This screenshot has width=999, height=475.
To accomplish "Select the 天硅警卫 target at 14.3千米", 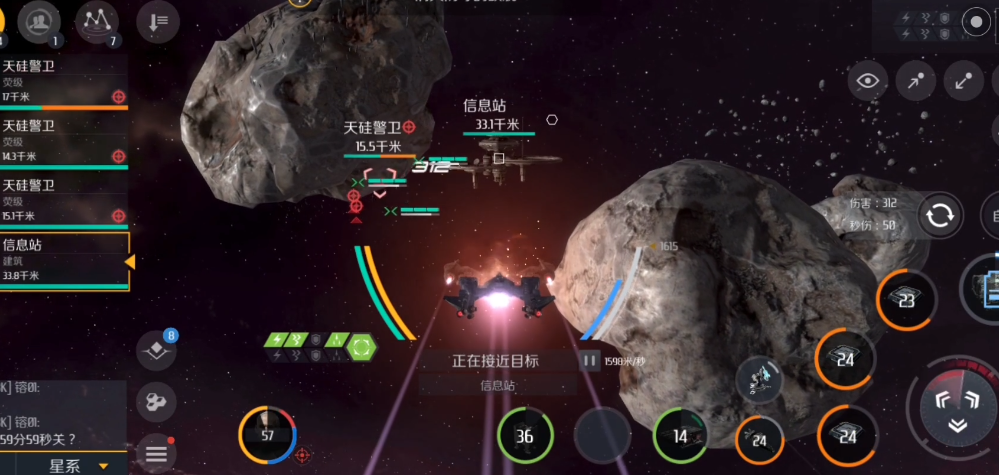I will pos(62,141).
